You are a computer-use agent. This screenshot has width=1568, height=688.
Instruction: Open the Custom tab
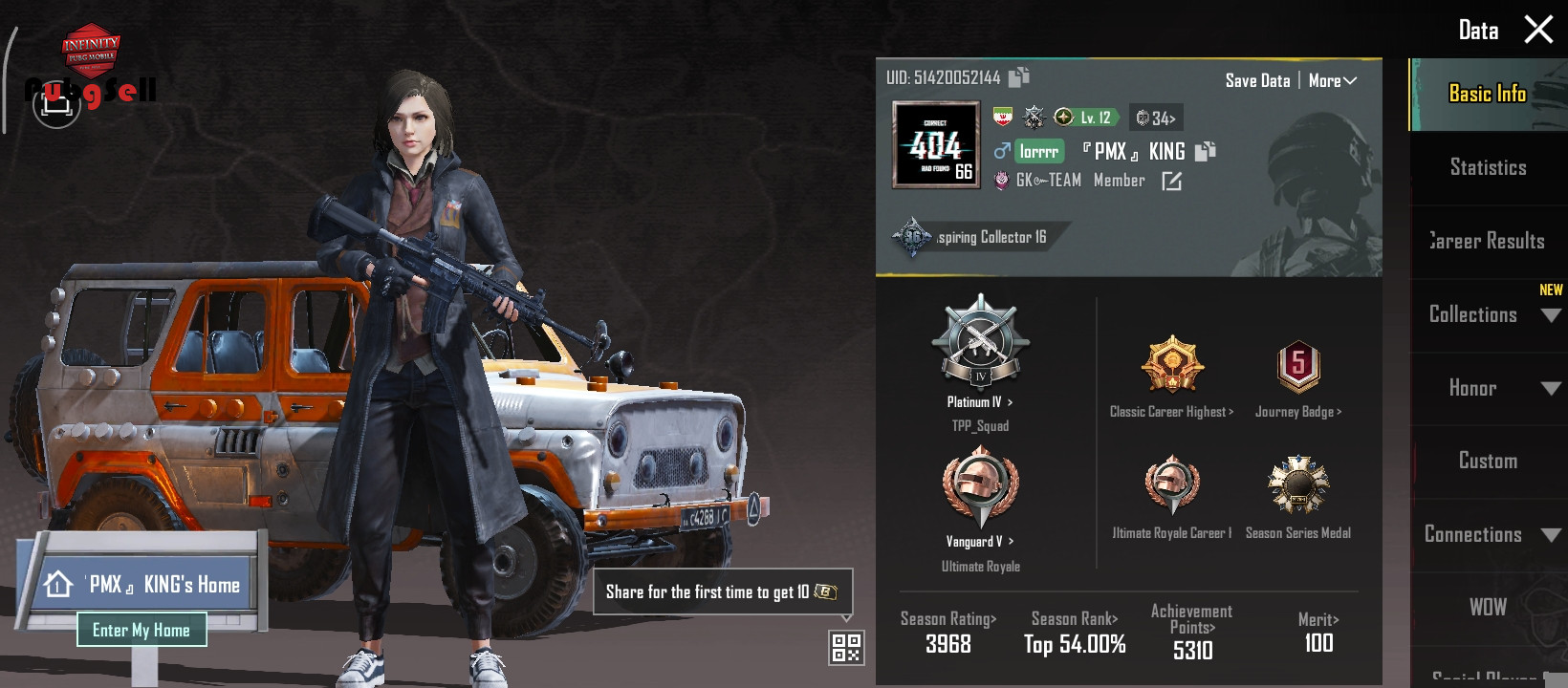(1488, 461)
